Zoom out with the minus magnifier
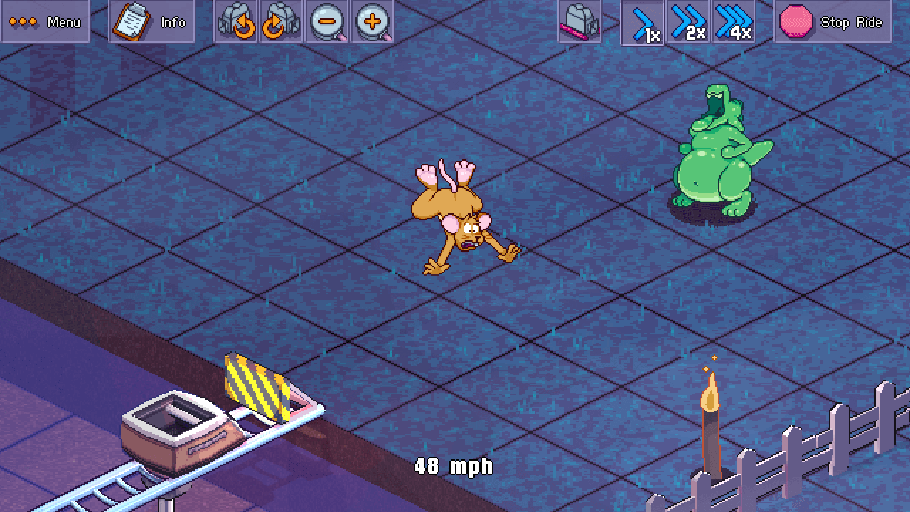The image size is (910, 512). 328,21
